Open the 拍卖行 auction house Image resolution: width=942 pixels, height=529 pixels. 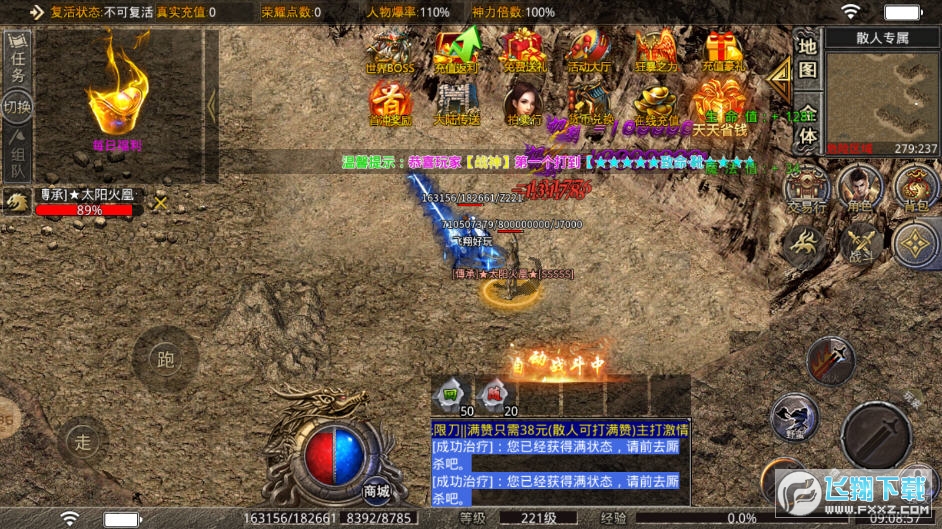pos(522,102)
